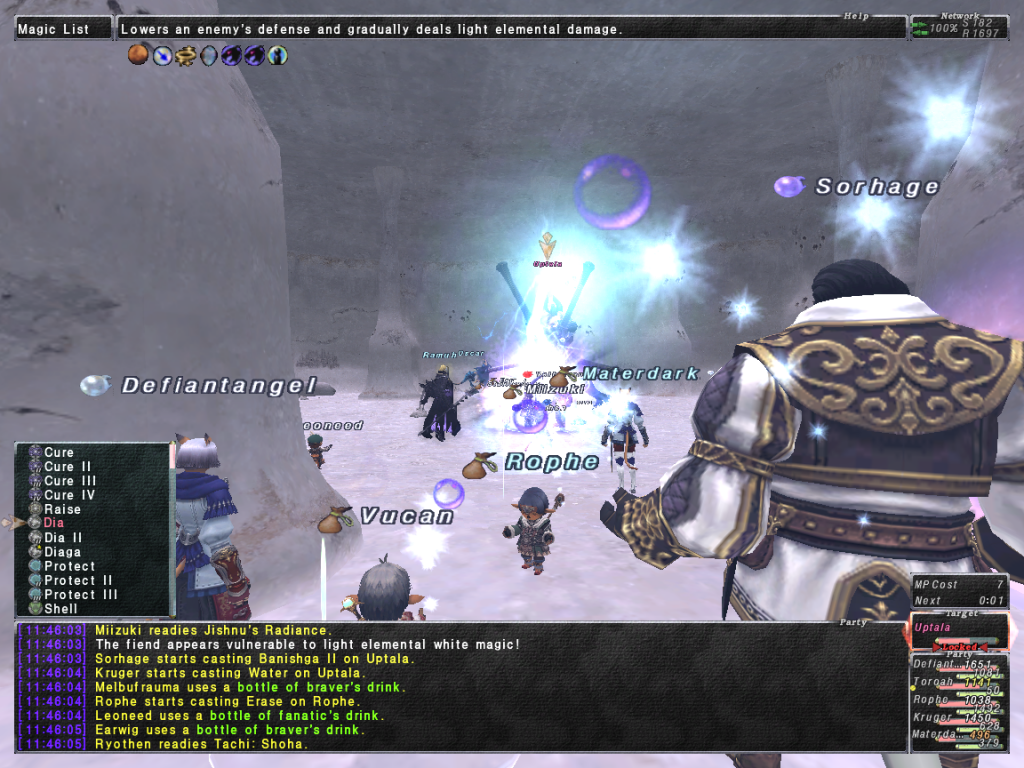Select Protect III from the spells
Screen dimensions: 1024x768
pos(81,594)
